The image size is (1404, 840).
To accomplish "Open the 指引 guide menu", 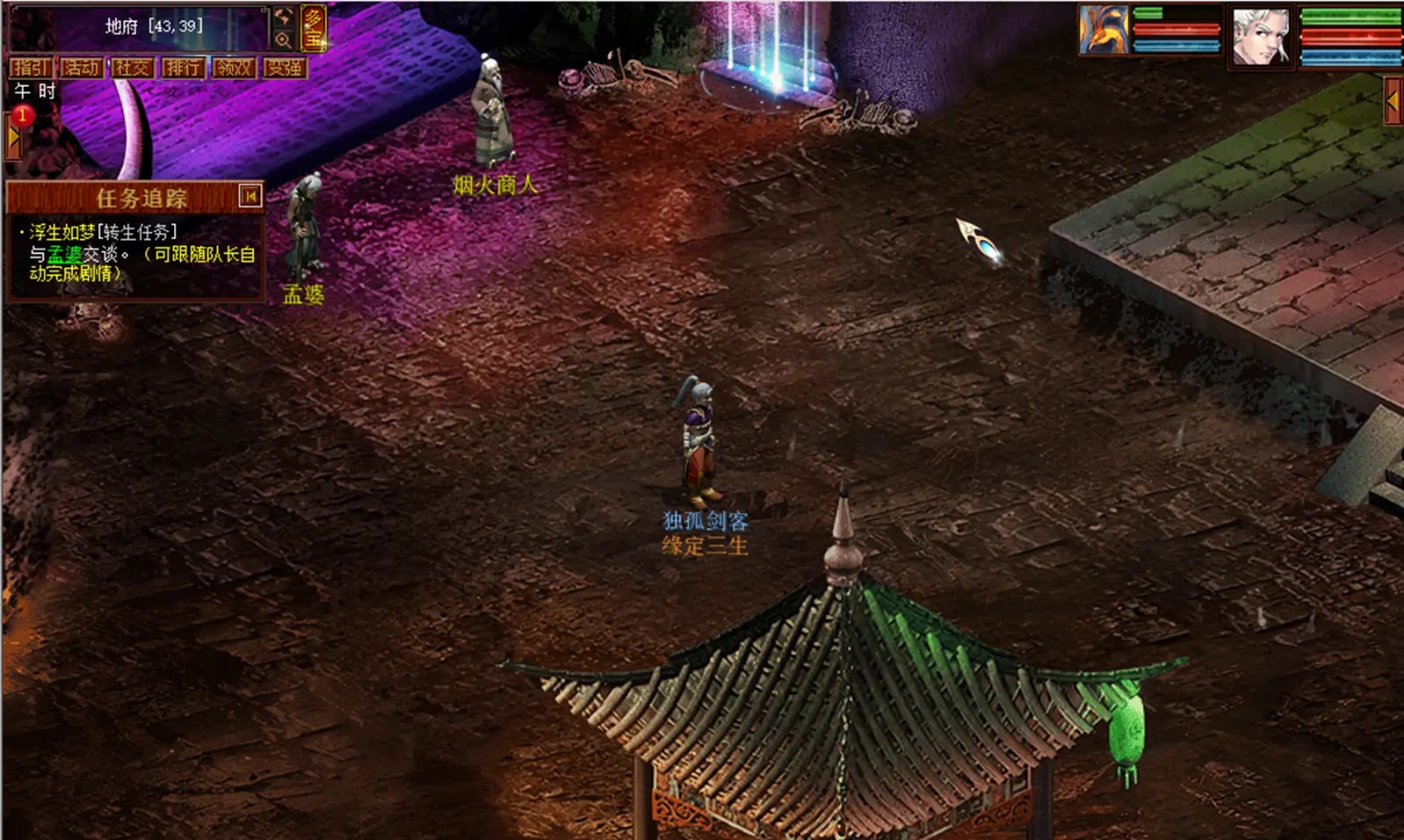I will click(31, 68).
